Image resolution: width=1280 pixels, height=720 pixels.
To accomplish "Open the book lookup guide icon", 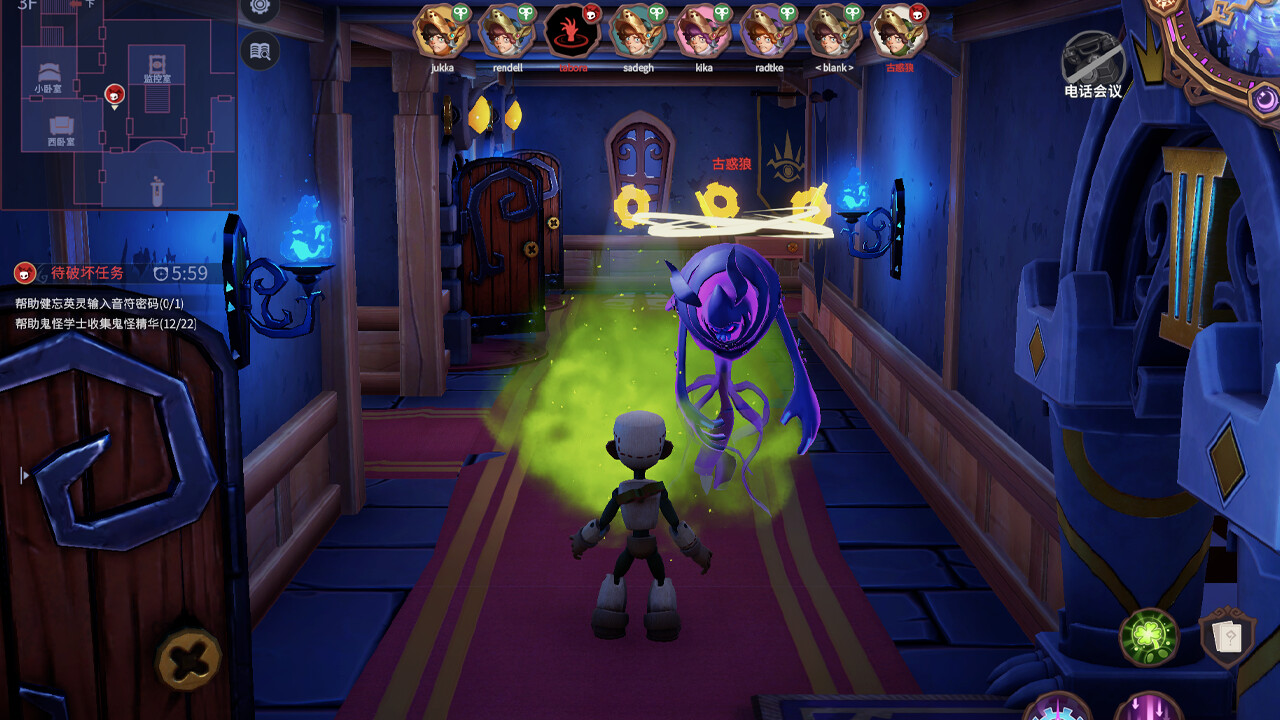I will click(x=258, y=51).
